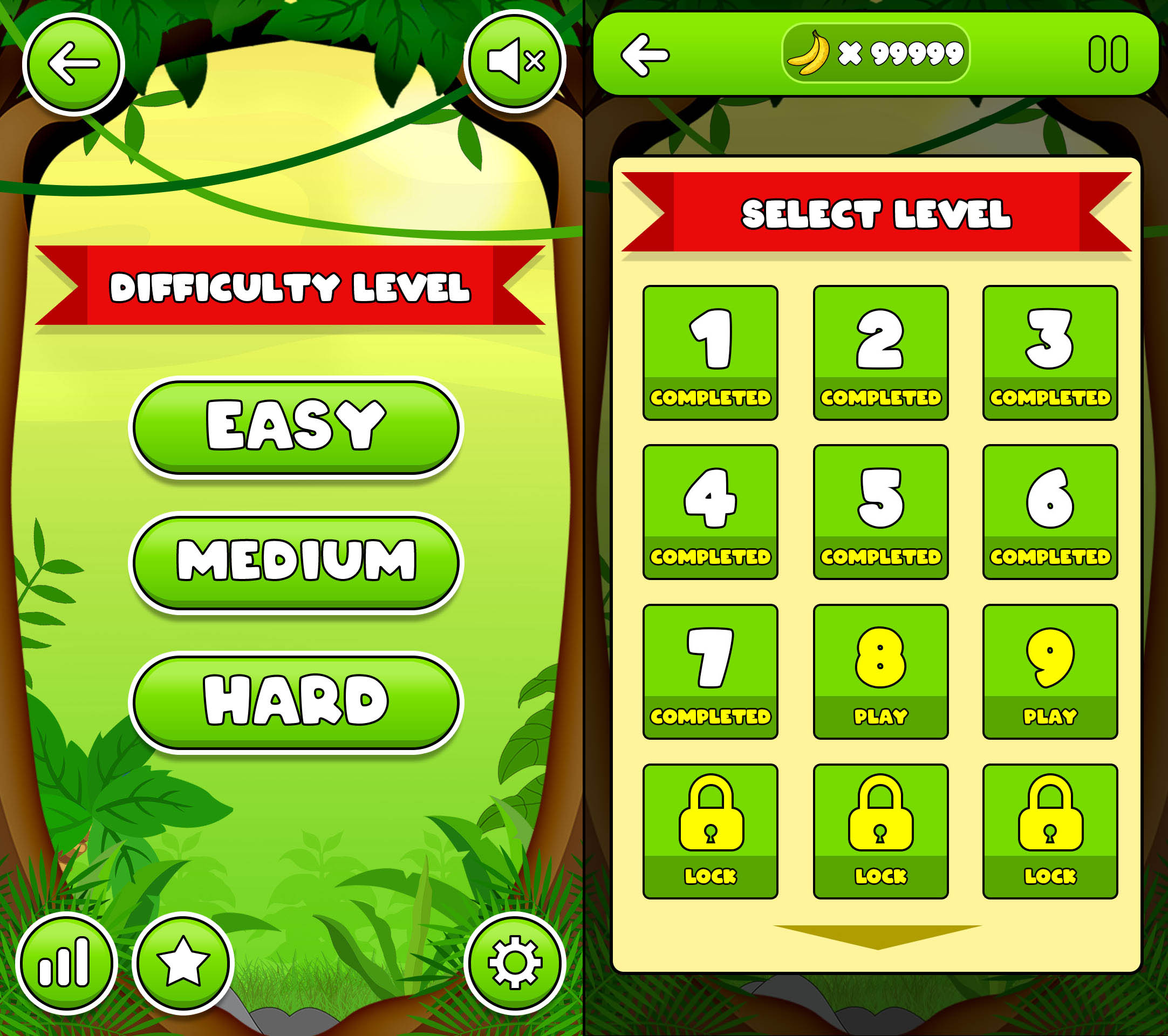1168x1036 pixels.
Task: Show more levels with the down arrow
Action: click(877, 936)
